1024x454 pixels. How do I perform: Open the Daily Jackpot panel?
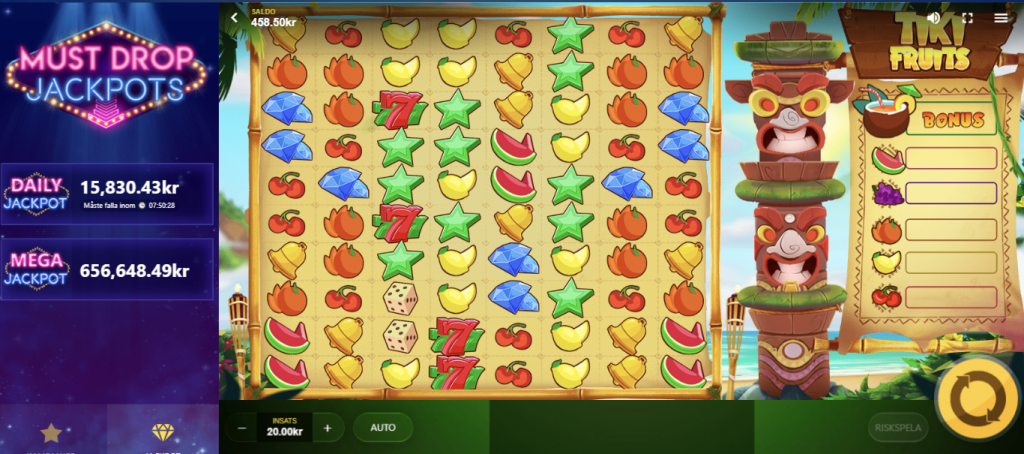(108, 194)
